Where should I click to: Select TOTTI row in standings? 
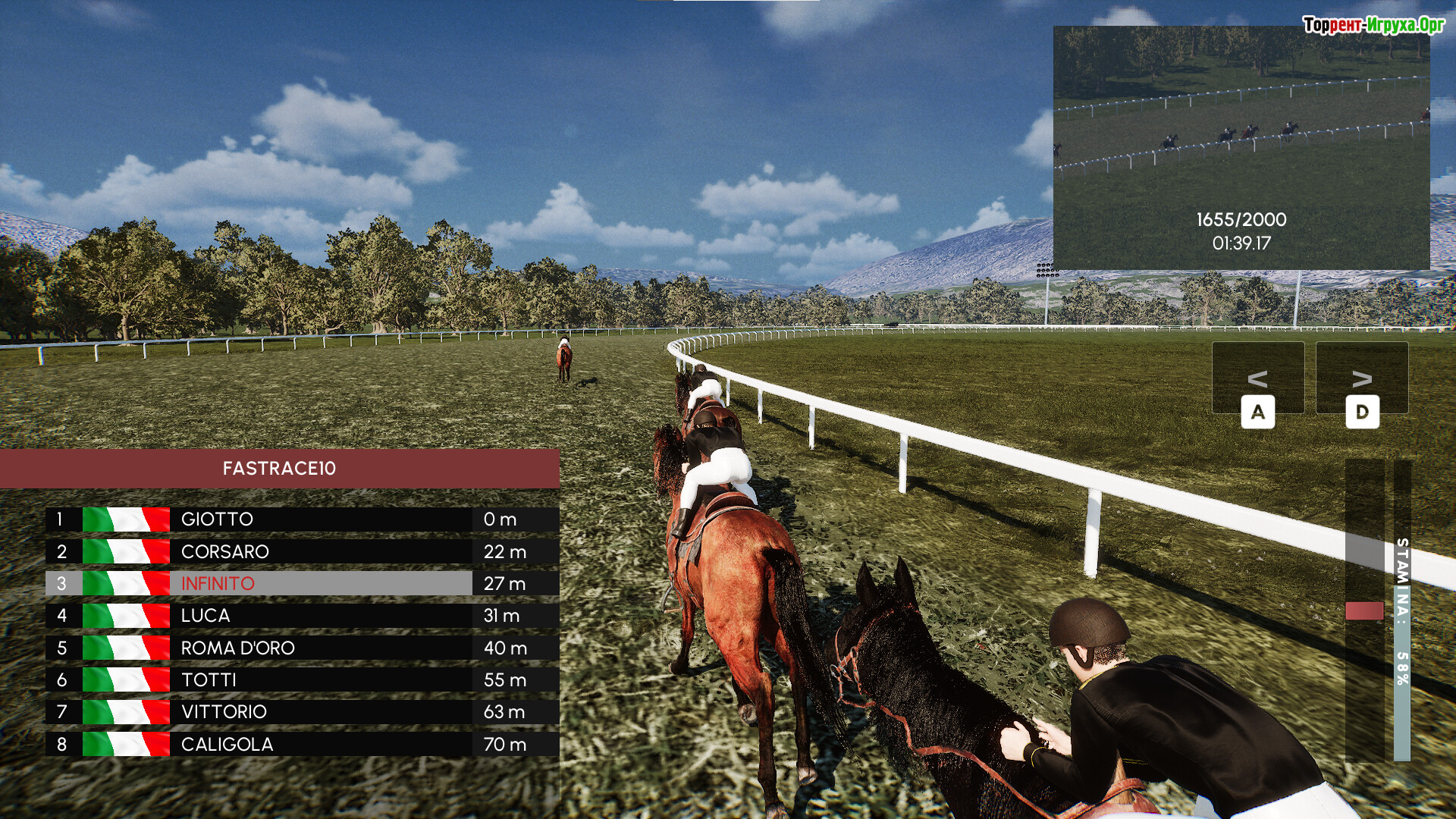pos(302,680)
